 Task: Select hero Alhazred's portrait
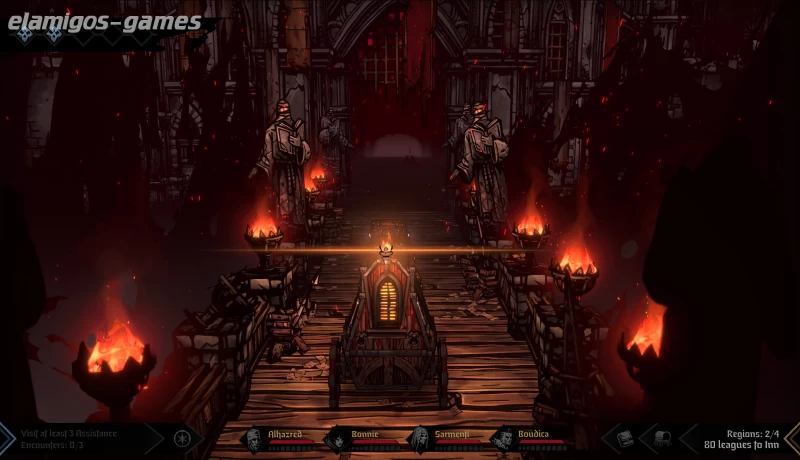click(254, 438)
